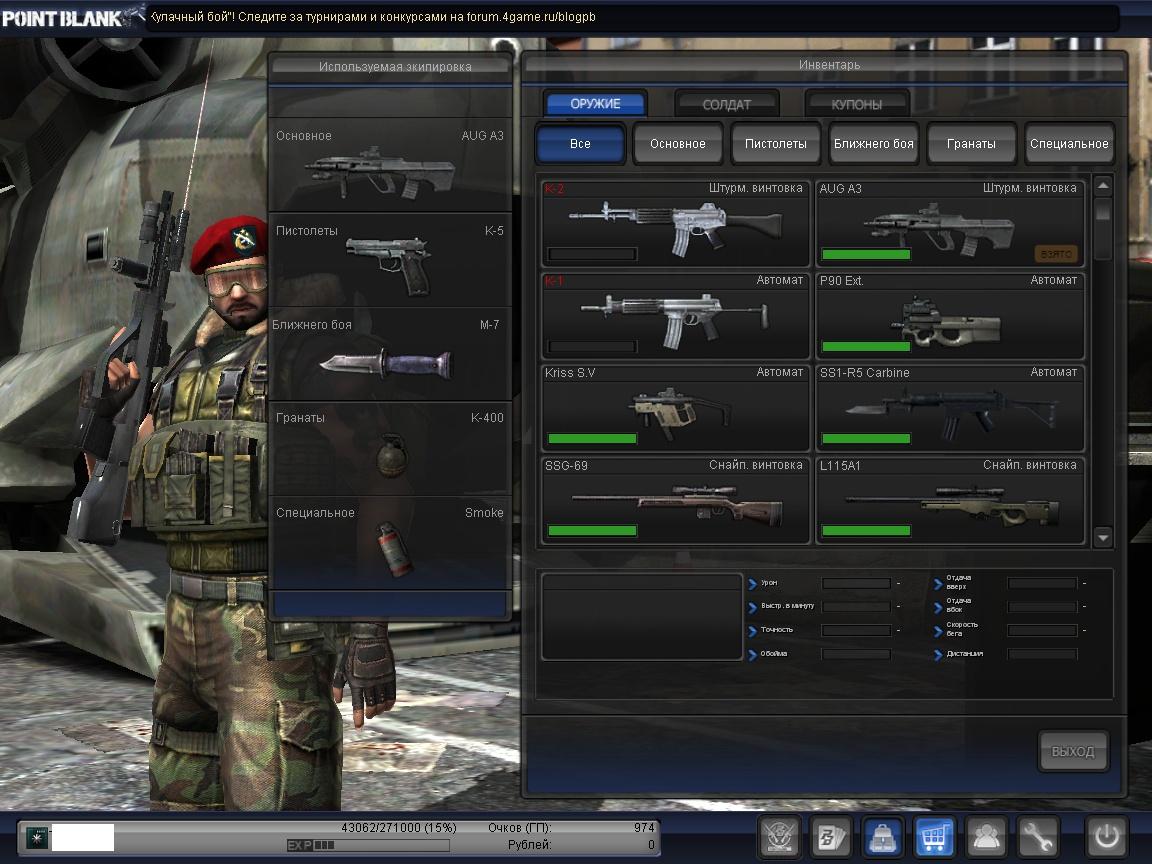Select the L115A1 sniper rifle
This screenshot has height=864, width=1152.
point(950,501)
